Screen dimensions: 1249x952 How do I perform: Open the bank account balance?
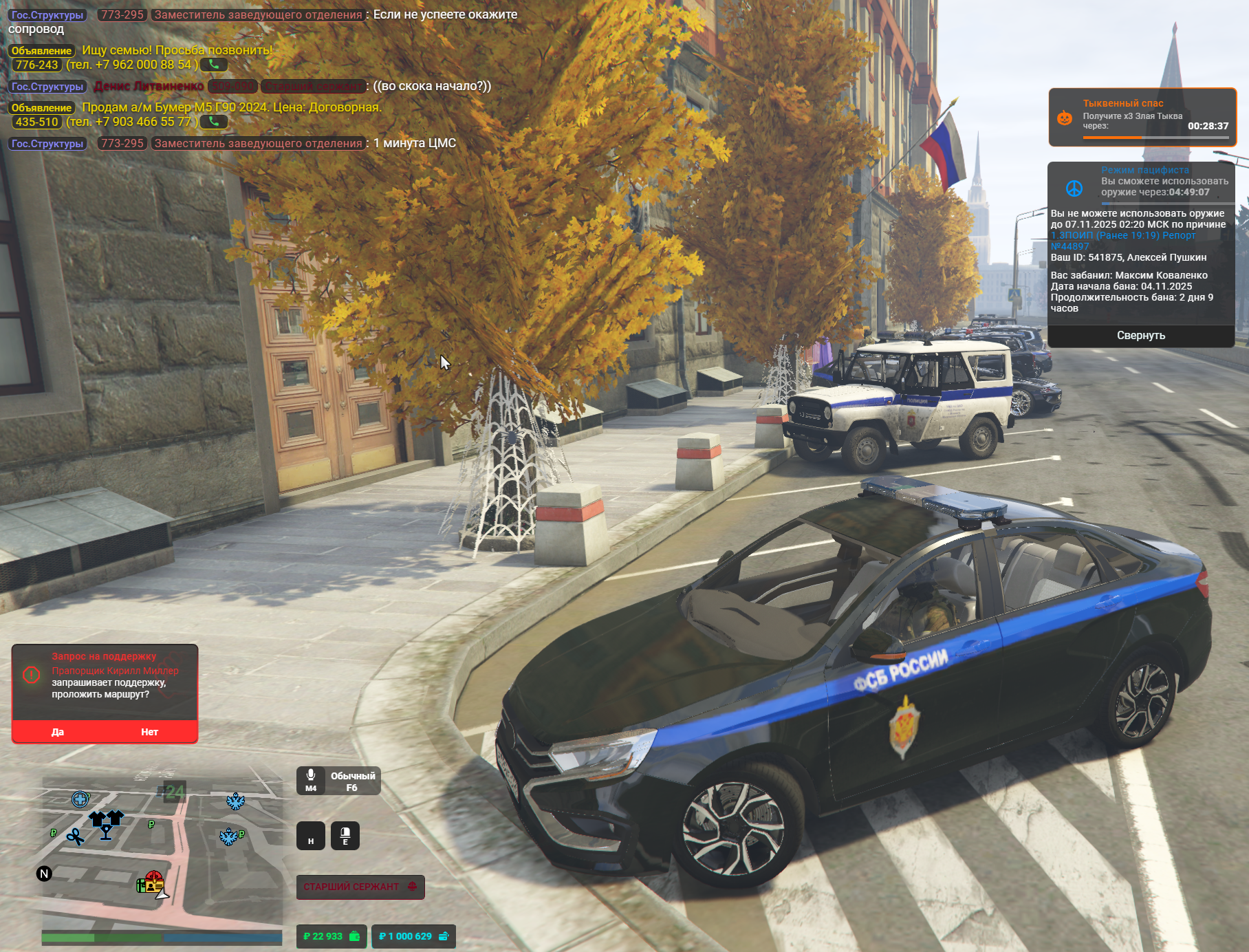tap(413, 936)
